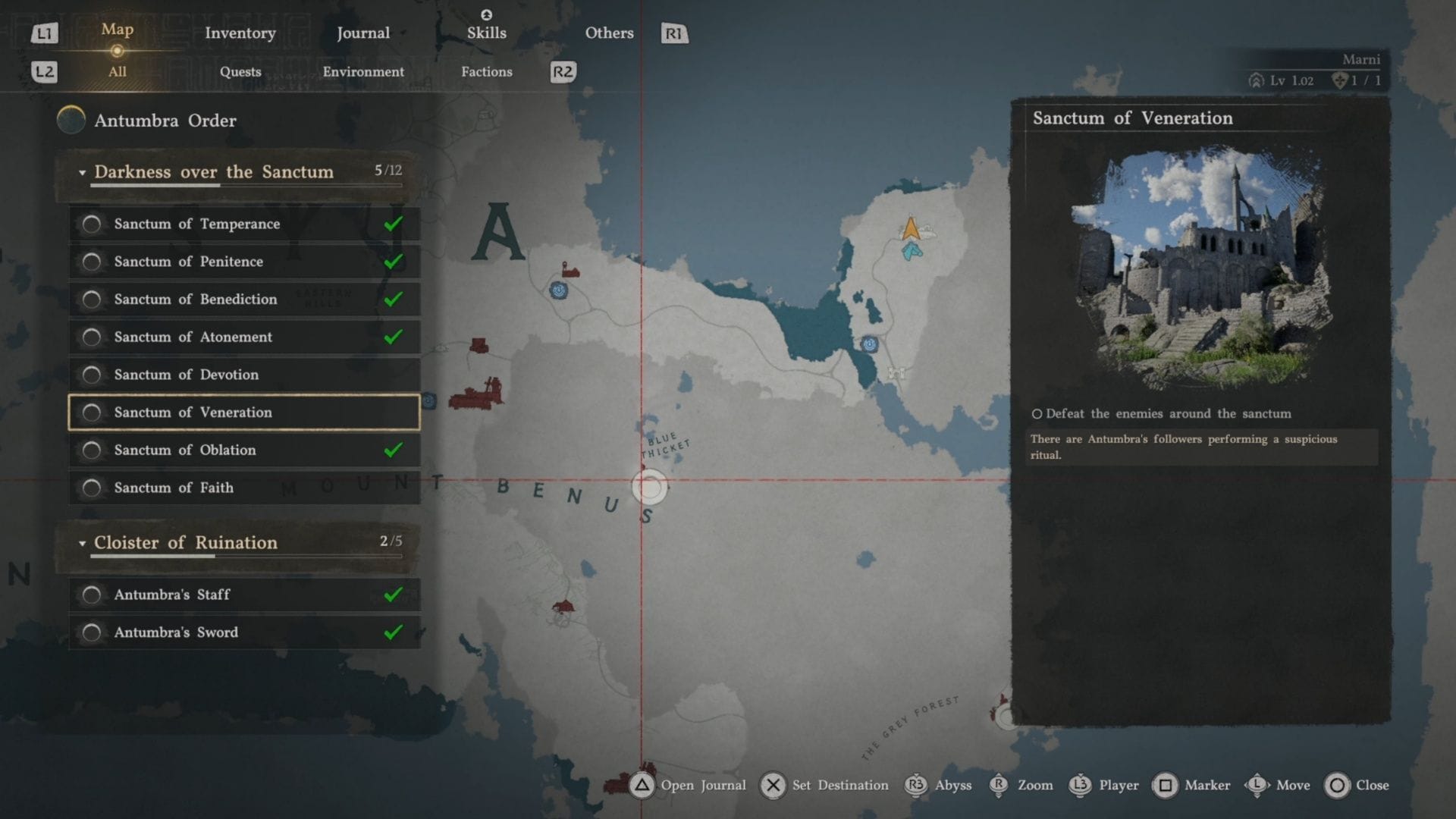Viewport: 1456px width, 819px height.
Task: Switch to the Inventory tab
Action: [240, 33]
